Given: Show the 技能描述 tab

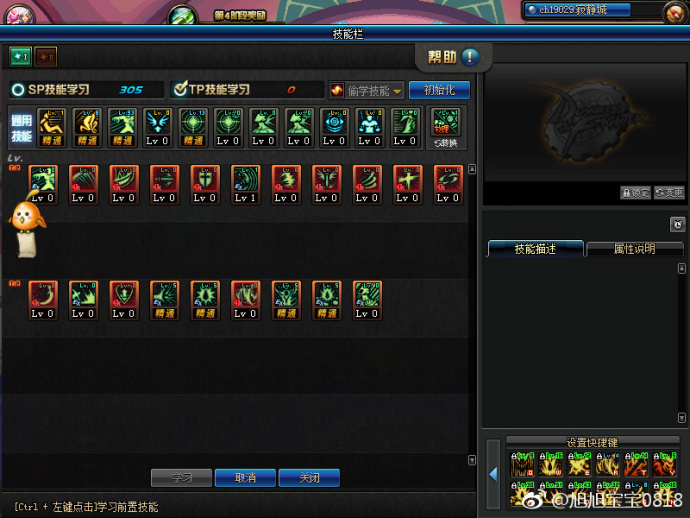Looking at the screenshot, I should tap(535, 249).
